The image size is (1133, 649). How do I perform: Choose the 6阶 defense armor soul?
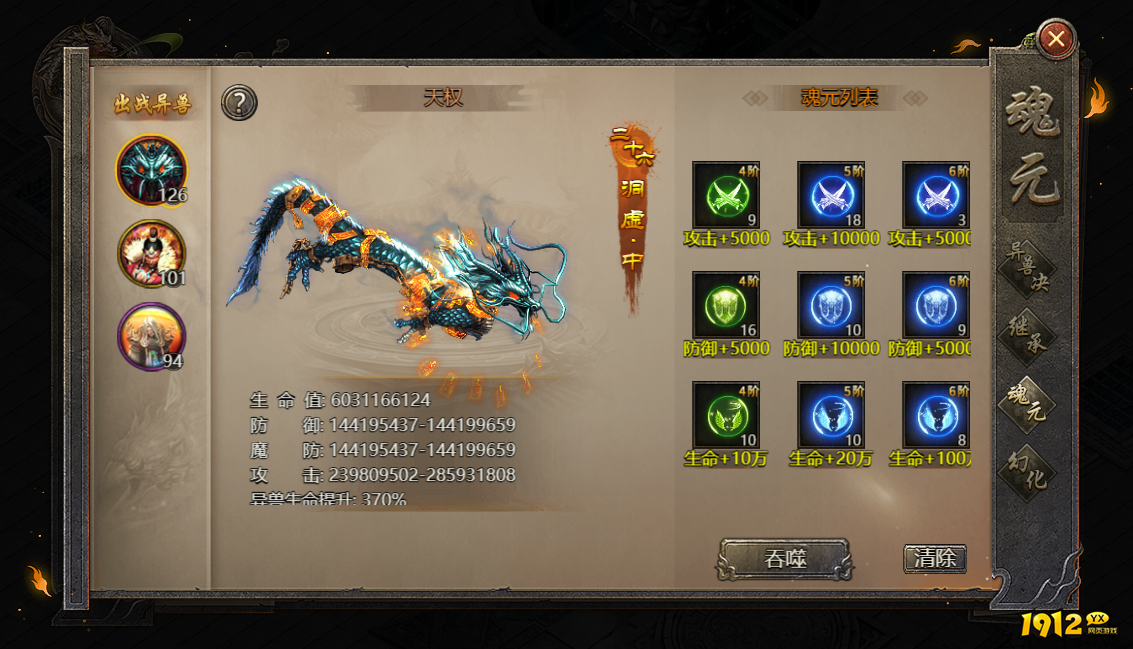pyautogui.click(x=936, y=305)
